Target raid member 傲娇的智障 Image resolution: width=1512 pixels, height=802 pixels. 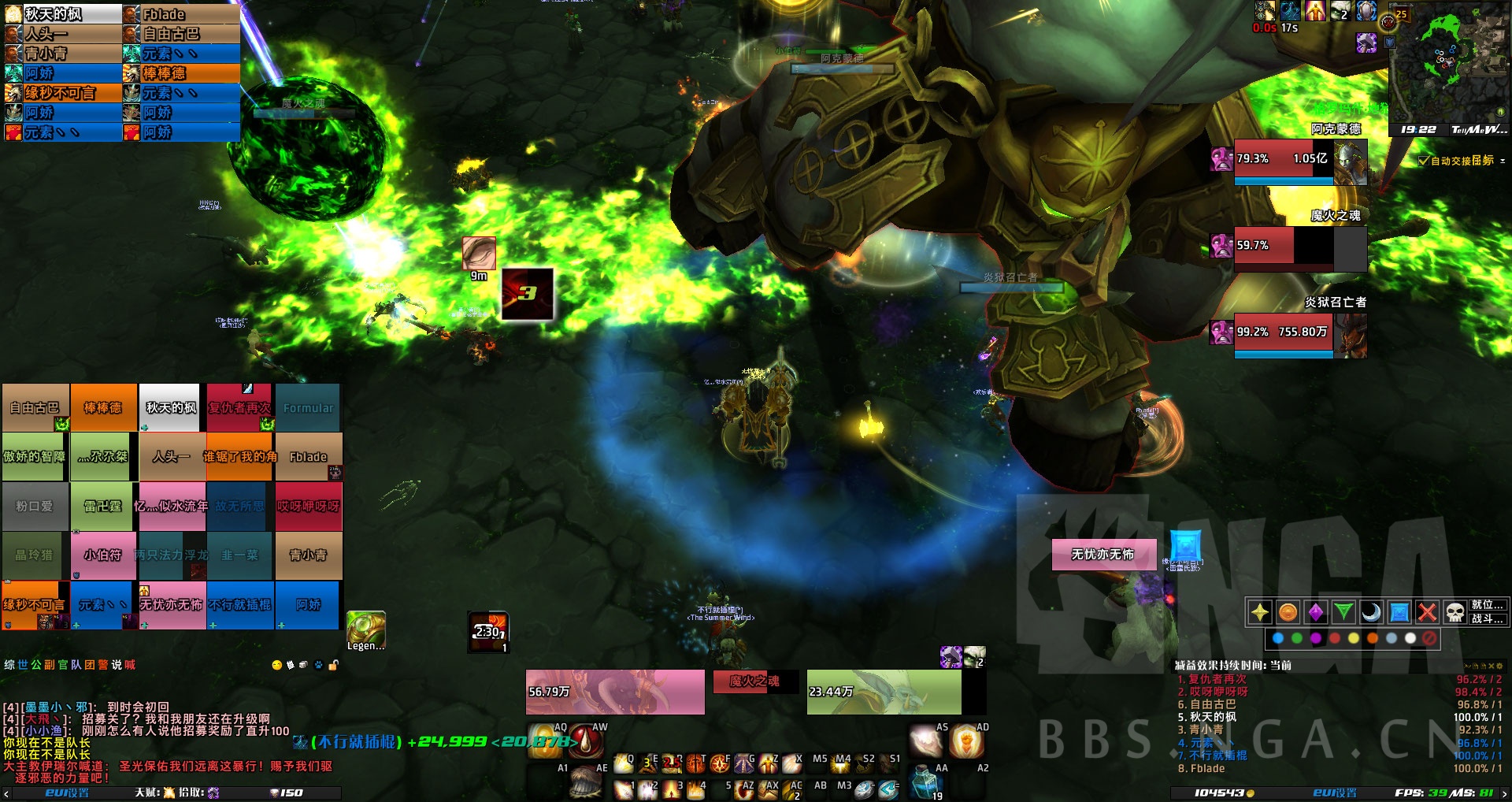[35, 457]
